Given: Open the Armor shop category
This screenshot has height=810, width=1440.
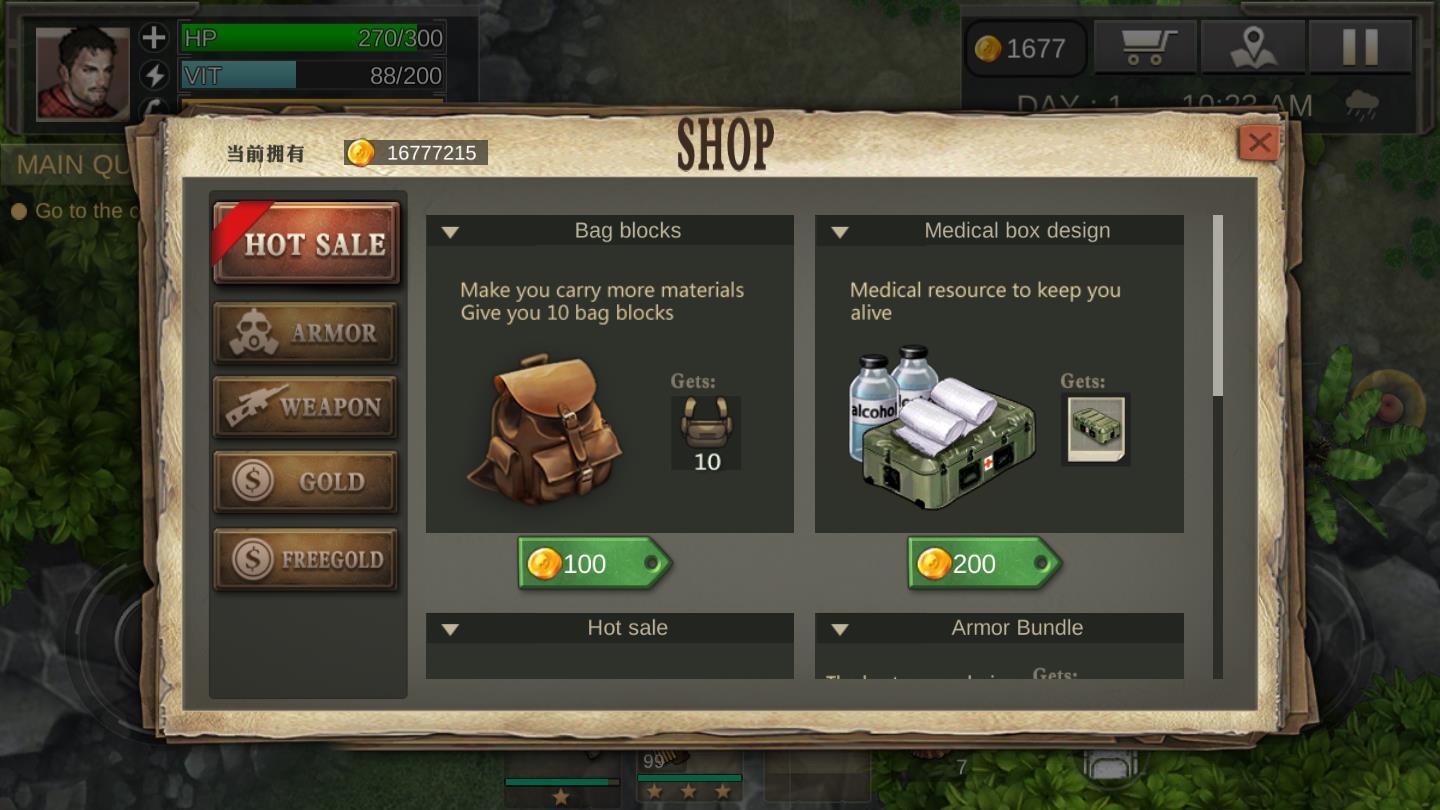Looking at the screenshot, I should tap(306, 333).
